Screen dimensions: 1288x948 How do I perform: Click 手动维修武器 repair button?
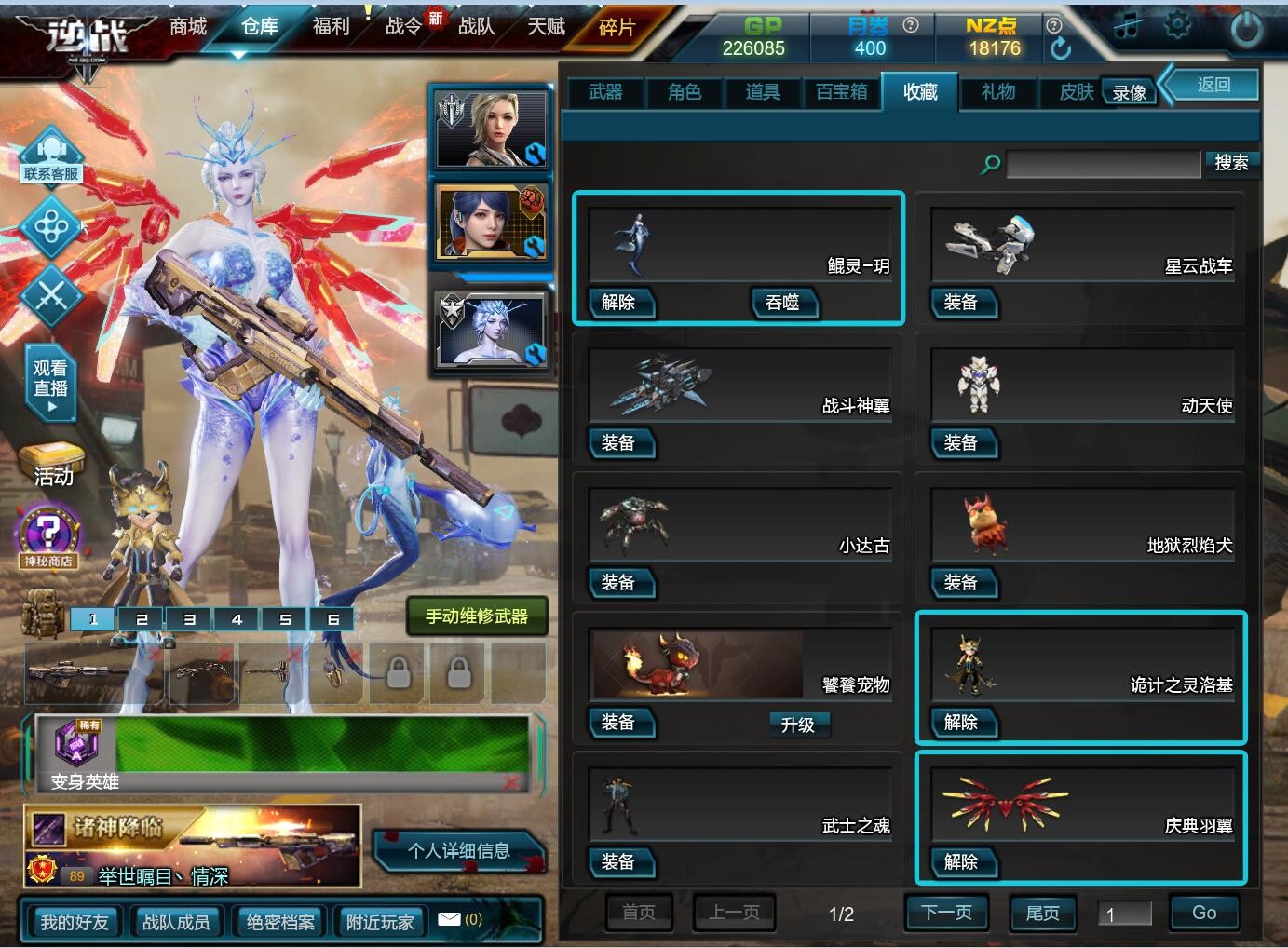point(477,616)
